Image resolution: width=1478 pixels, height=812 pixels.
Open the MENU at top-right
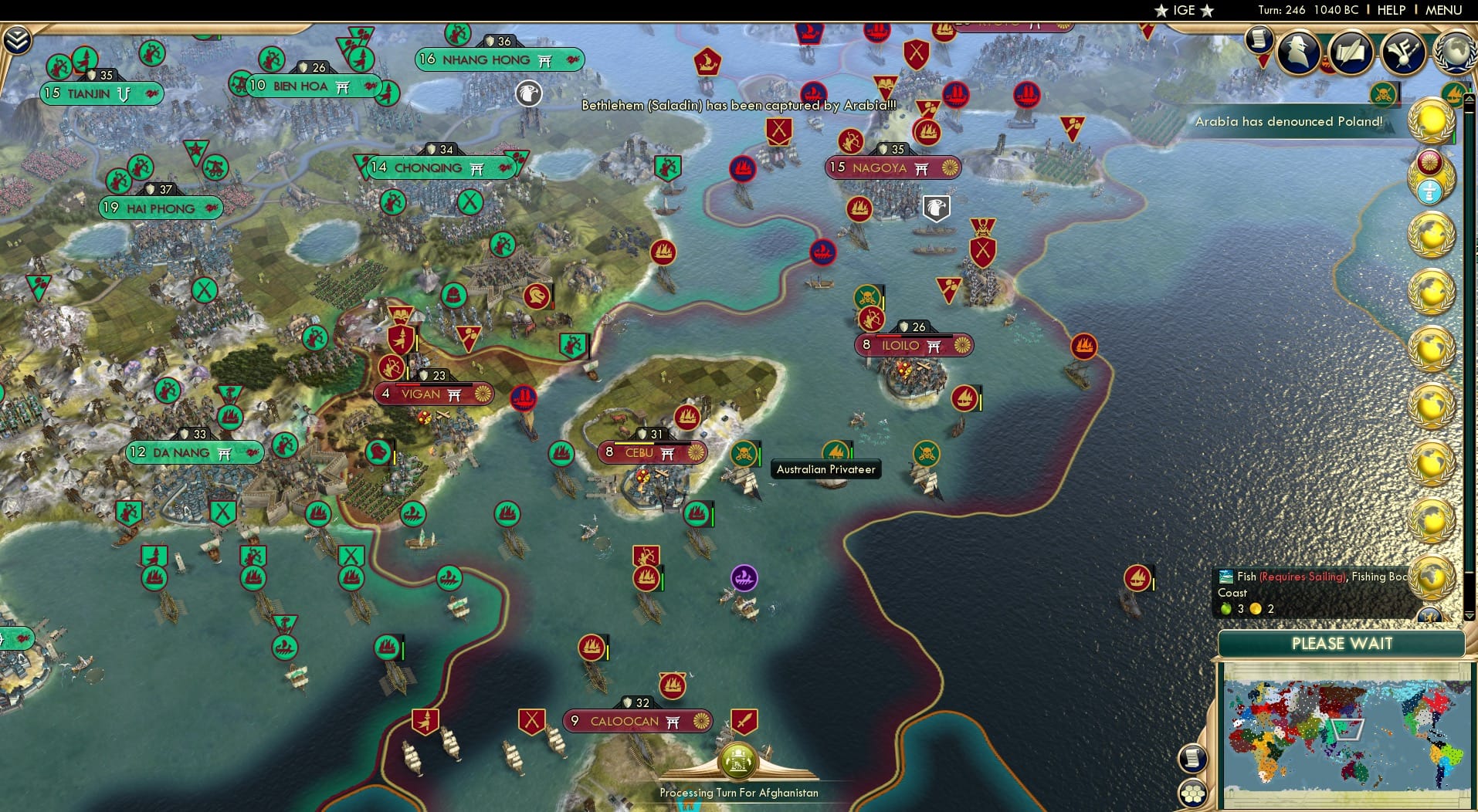point(1442,10)
